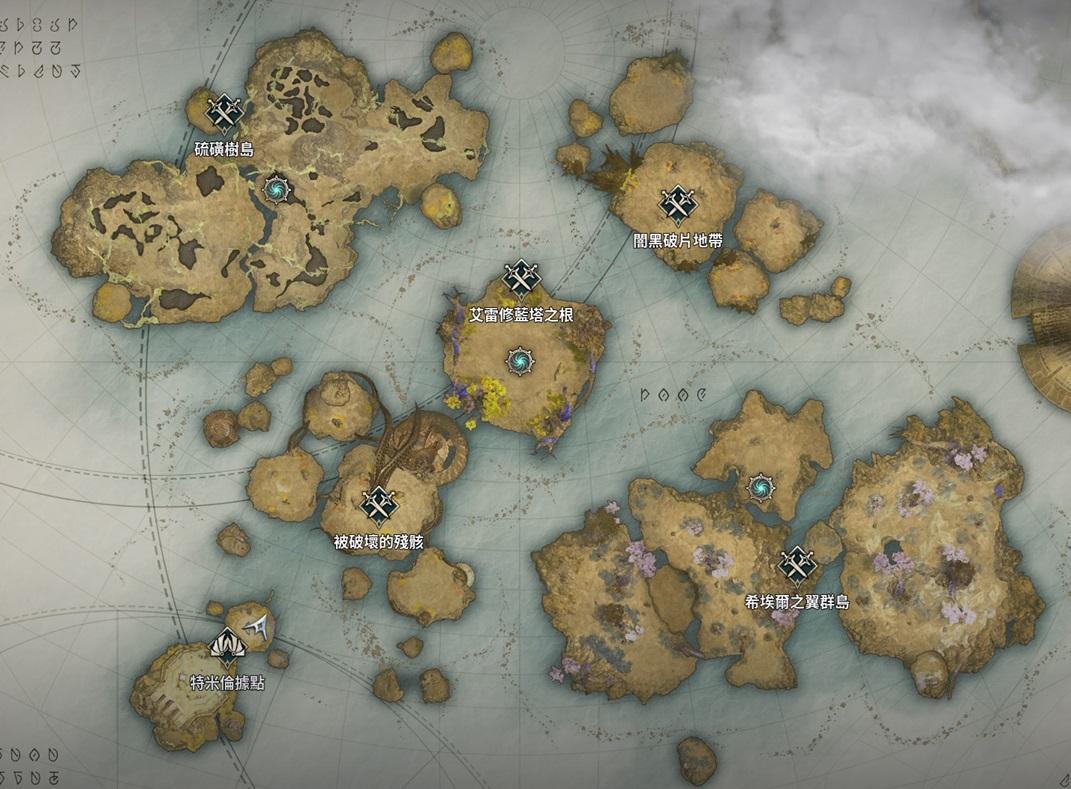
Task: Choose the 艾雷修藍塔之根 crossed-swords marker
Action: tap(521, 279)
